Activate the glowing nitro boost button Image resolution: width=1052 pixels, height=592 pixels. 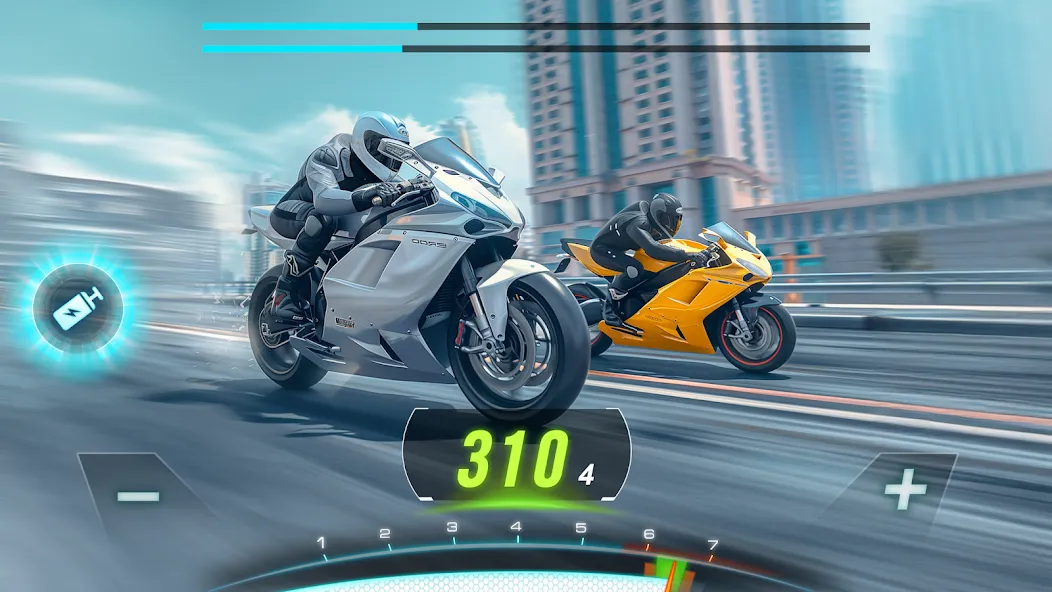78,308
